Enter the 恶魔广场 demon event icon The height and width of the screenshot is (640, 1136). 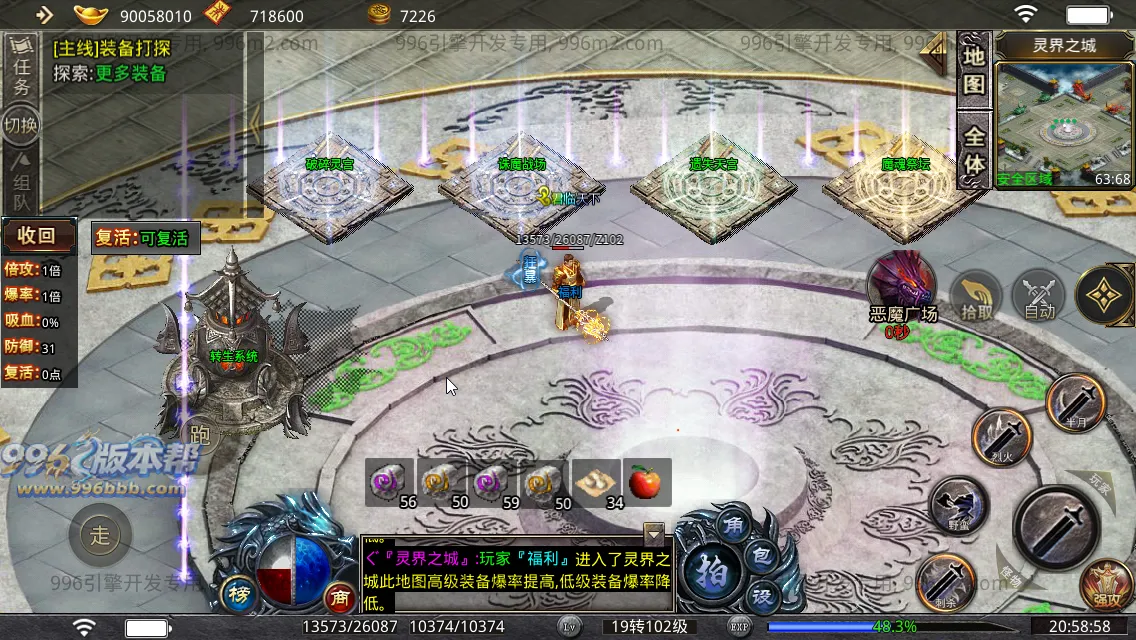pos(902,285)
